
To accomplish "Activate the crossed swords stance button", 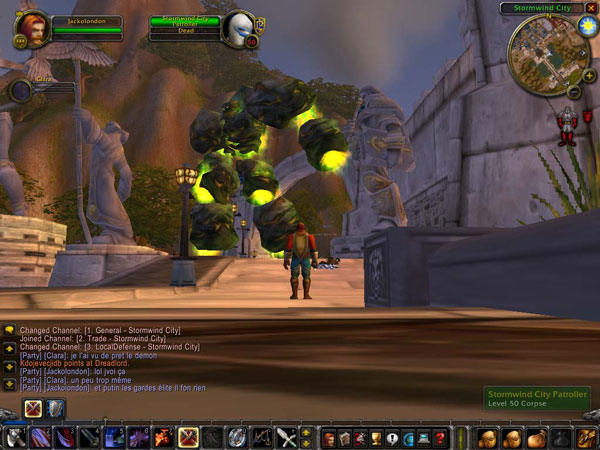I will (32, 408).
